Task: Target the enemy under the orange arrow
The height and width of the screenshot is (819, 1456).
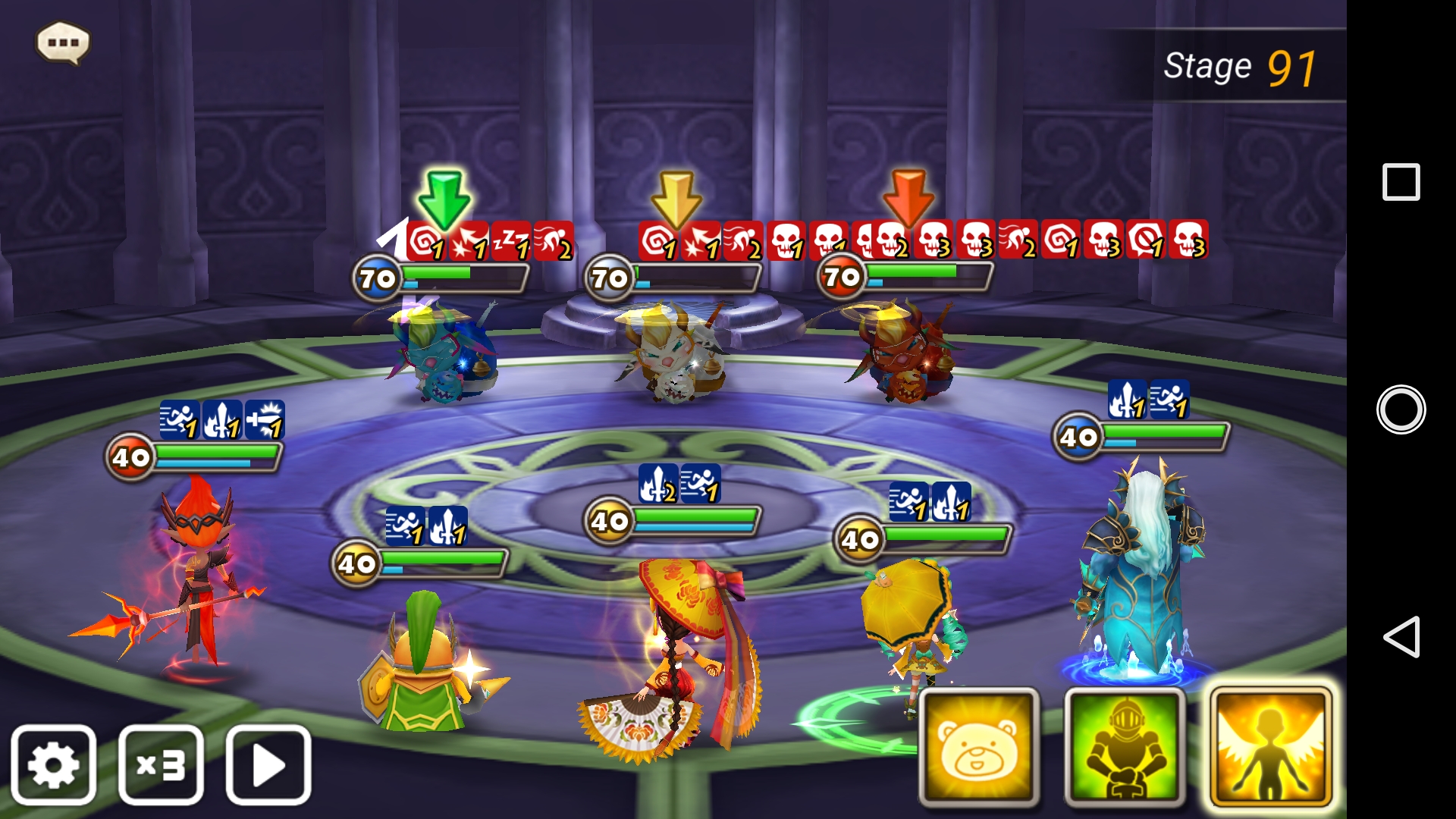Action: tap(904, 353)
